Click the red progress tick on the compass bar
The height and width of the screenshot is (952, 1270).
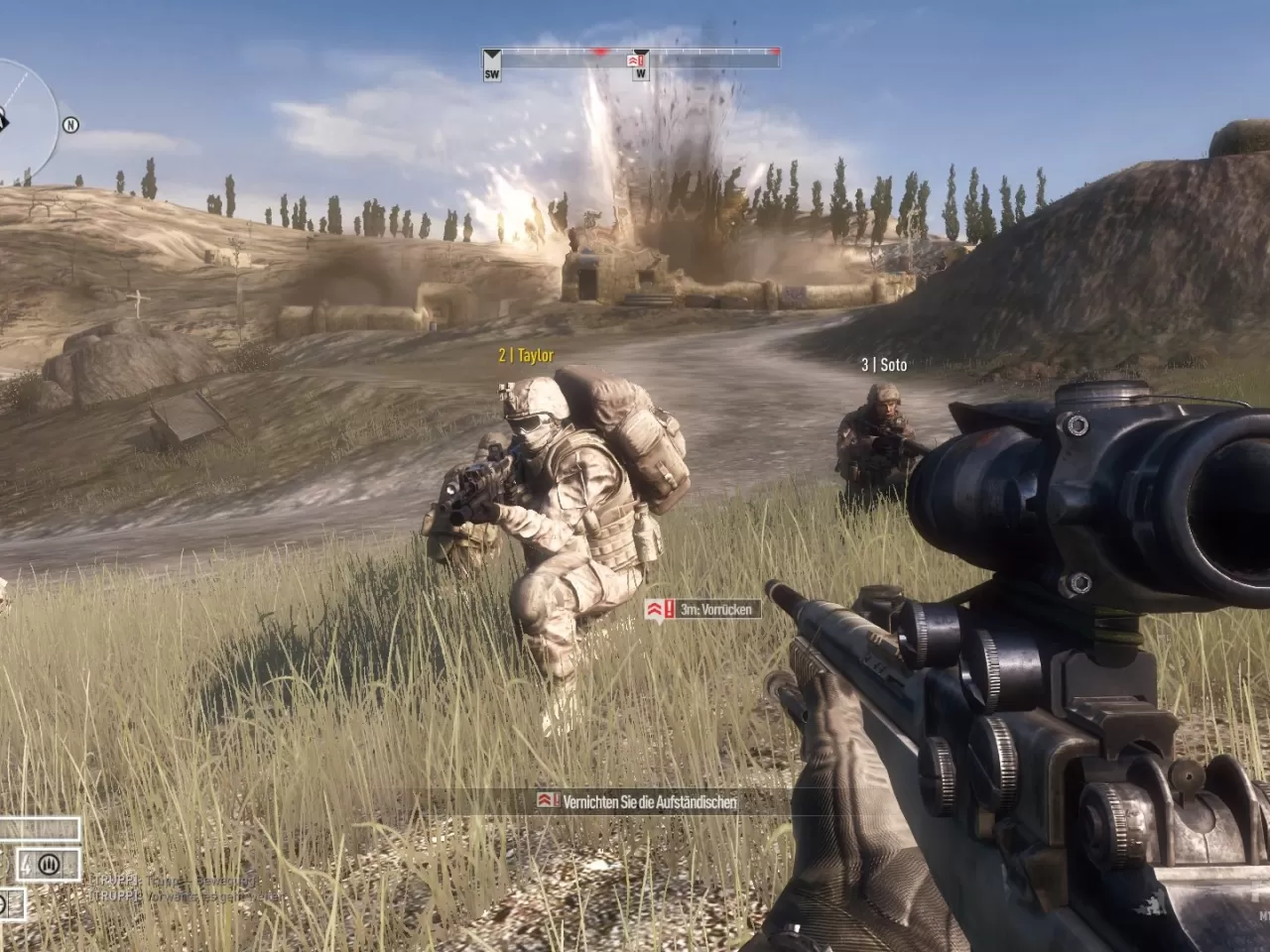(x=600, y=50)
